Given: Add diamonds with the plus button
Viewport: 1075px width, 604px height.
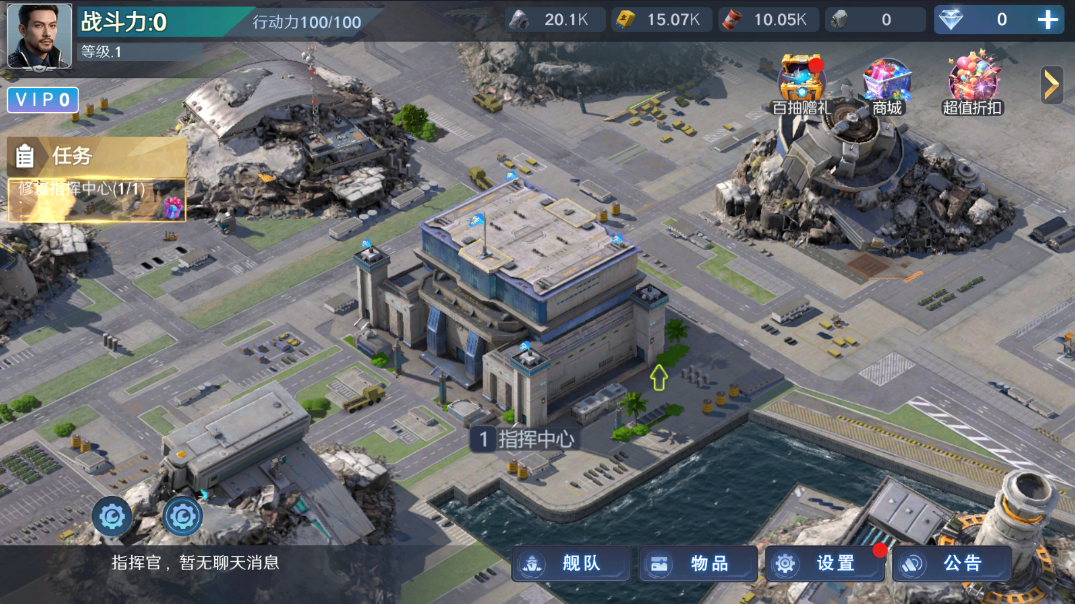Looking at the screenshot, I should tap(1047, 19).
